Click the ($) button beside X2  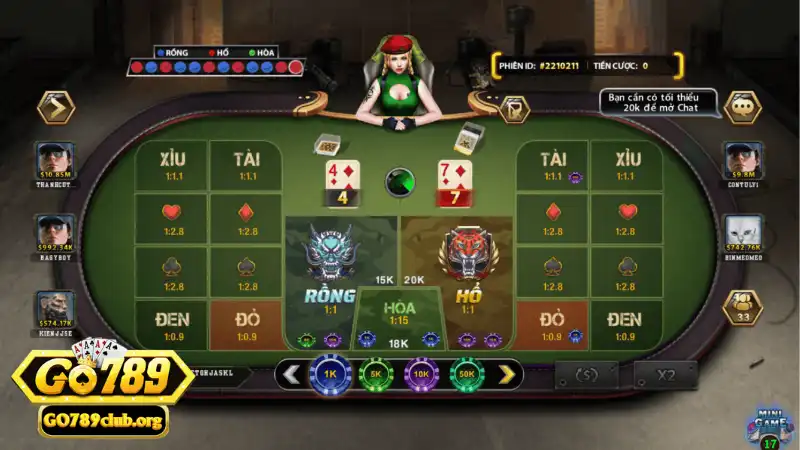(587, 375)
